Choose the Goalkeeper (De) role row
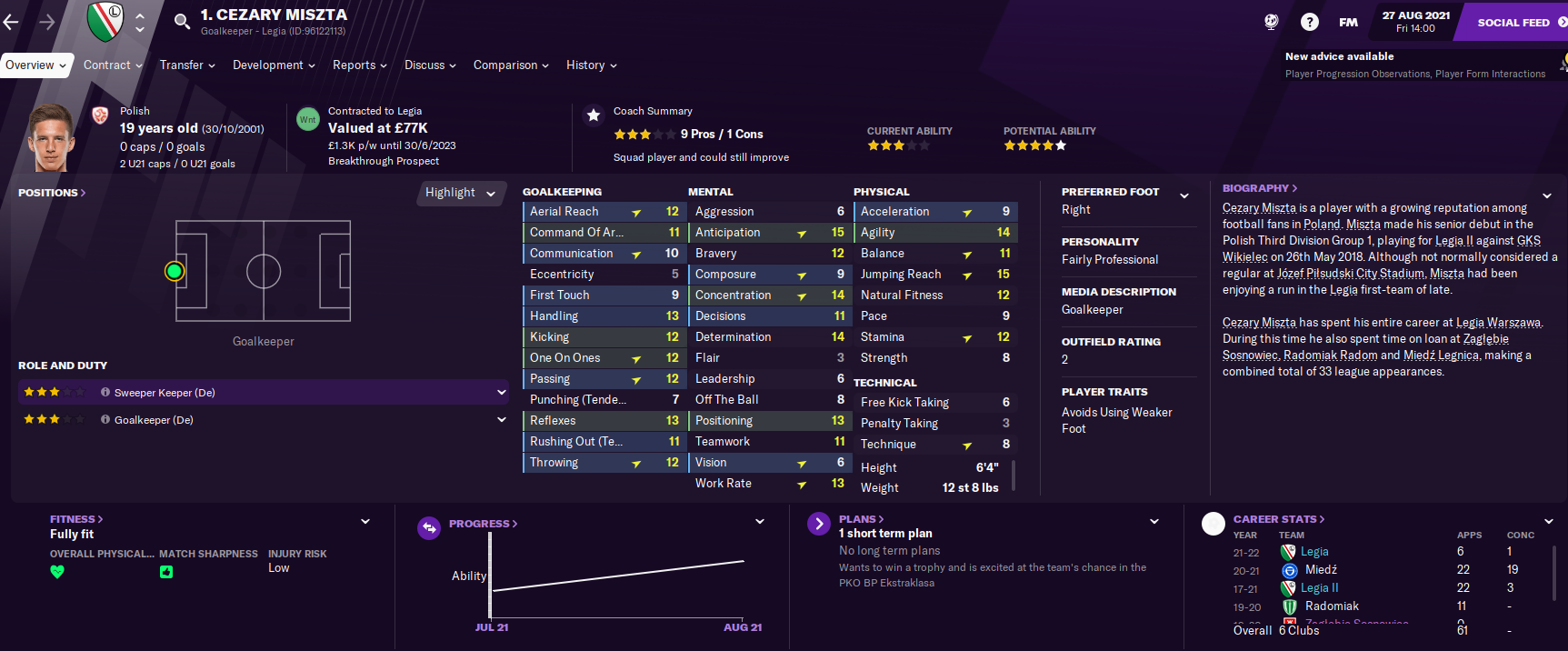This screenshot has height=651, width=1568. coord(263,420)
